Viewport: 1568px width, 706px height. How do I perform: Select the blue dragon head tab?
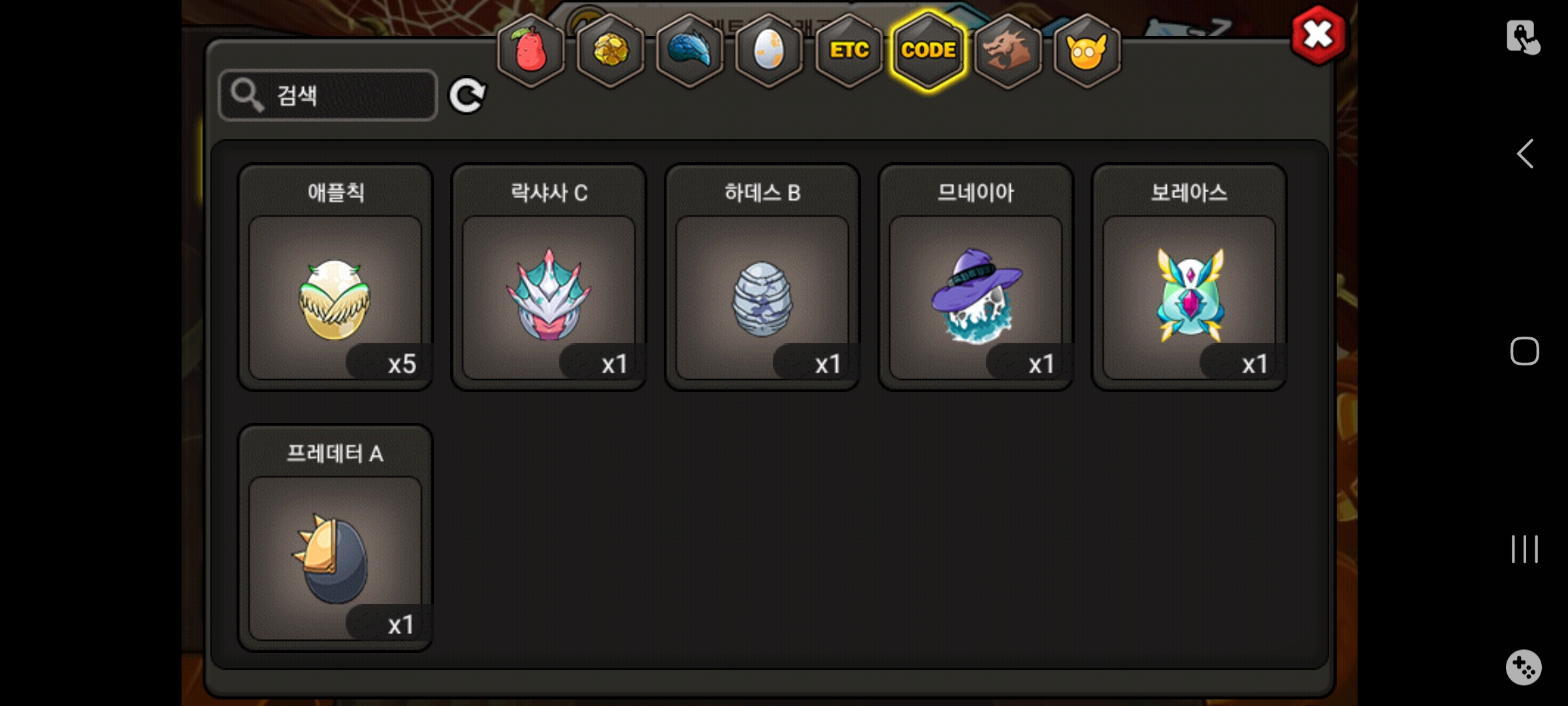(690, 51)
